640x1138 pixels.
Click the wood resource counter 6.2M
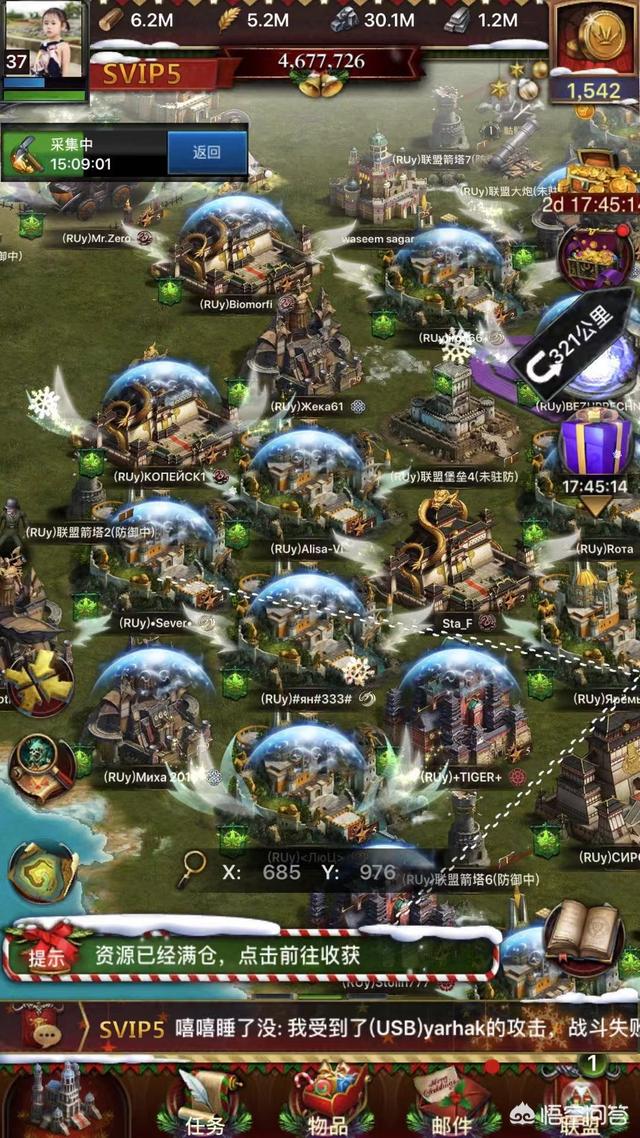pos(140,18)
